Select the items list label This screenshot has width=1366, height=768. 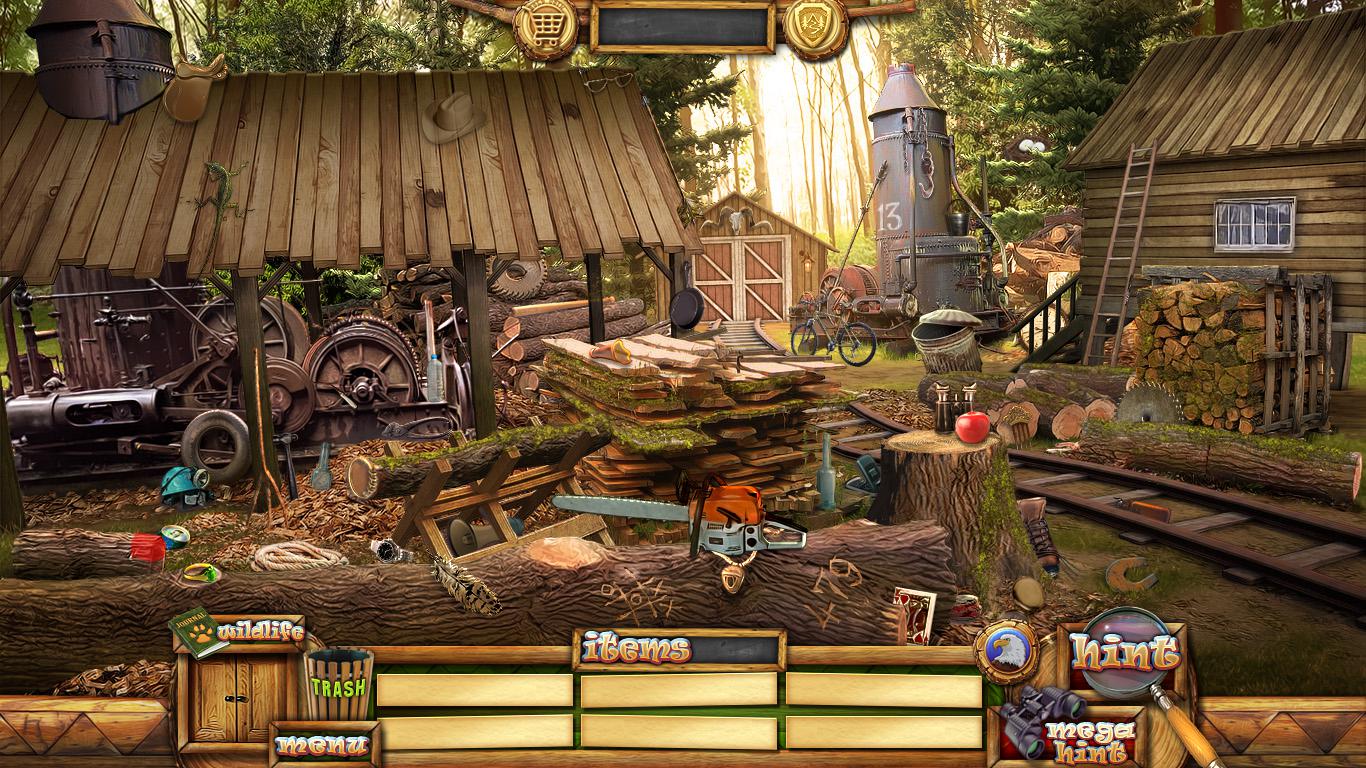coord(638,650)
